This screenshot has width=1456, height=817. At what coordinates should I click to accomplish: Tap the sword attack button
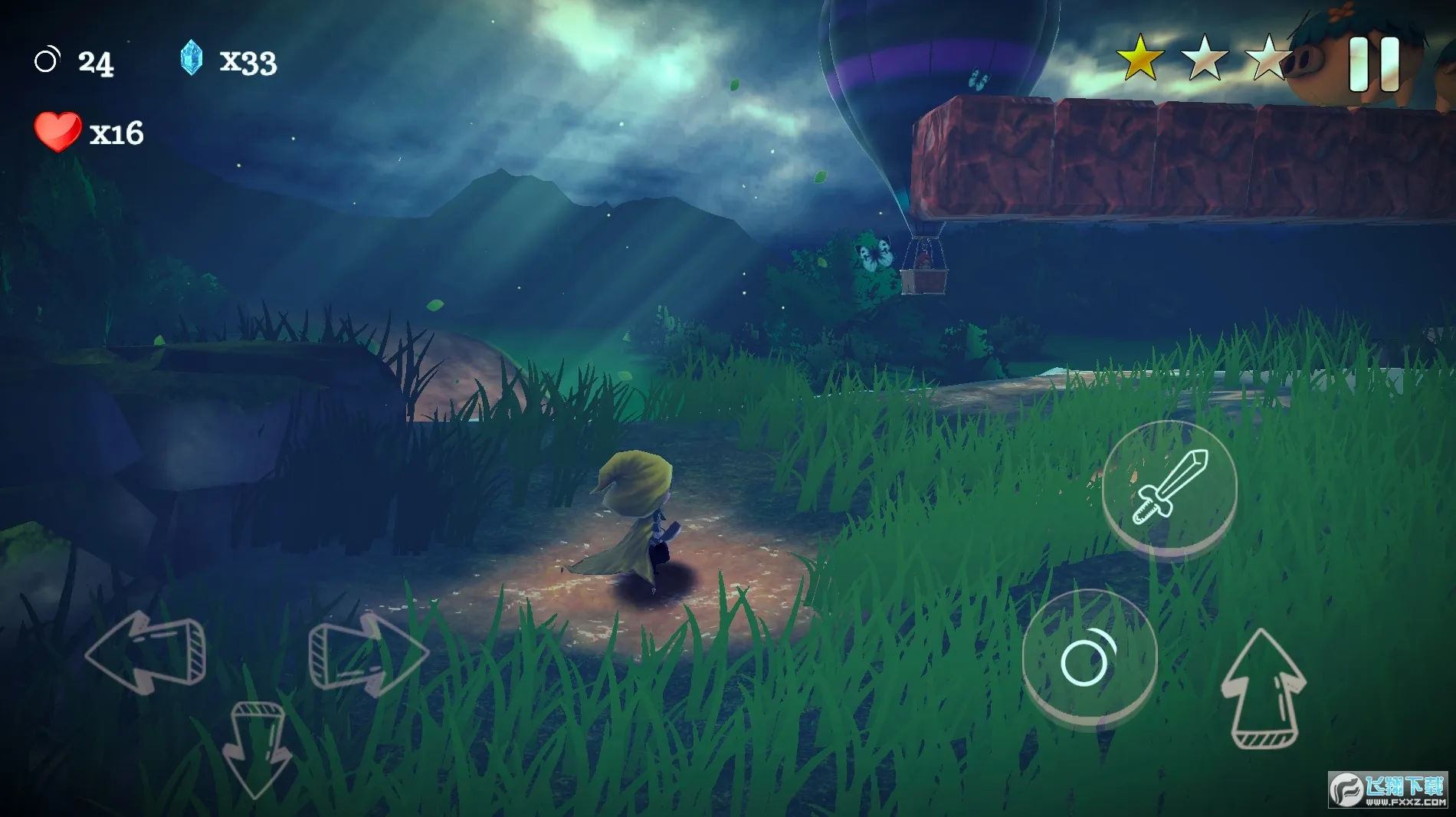1169,487
